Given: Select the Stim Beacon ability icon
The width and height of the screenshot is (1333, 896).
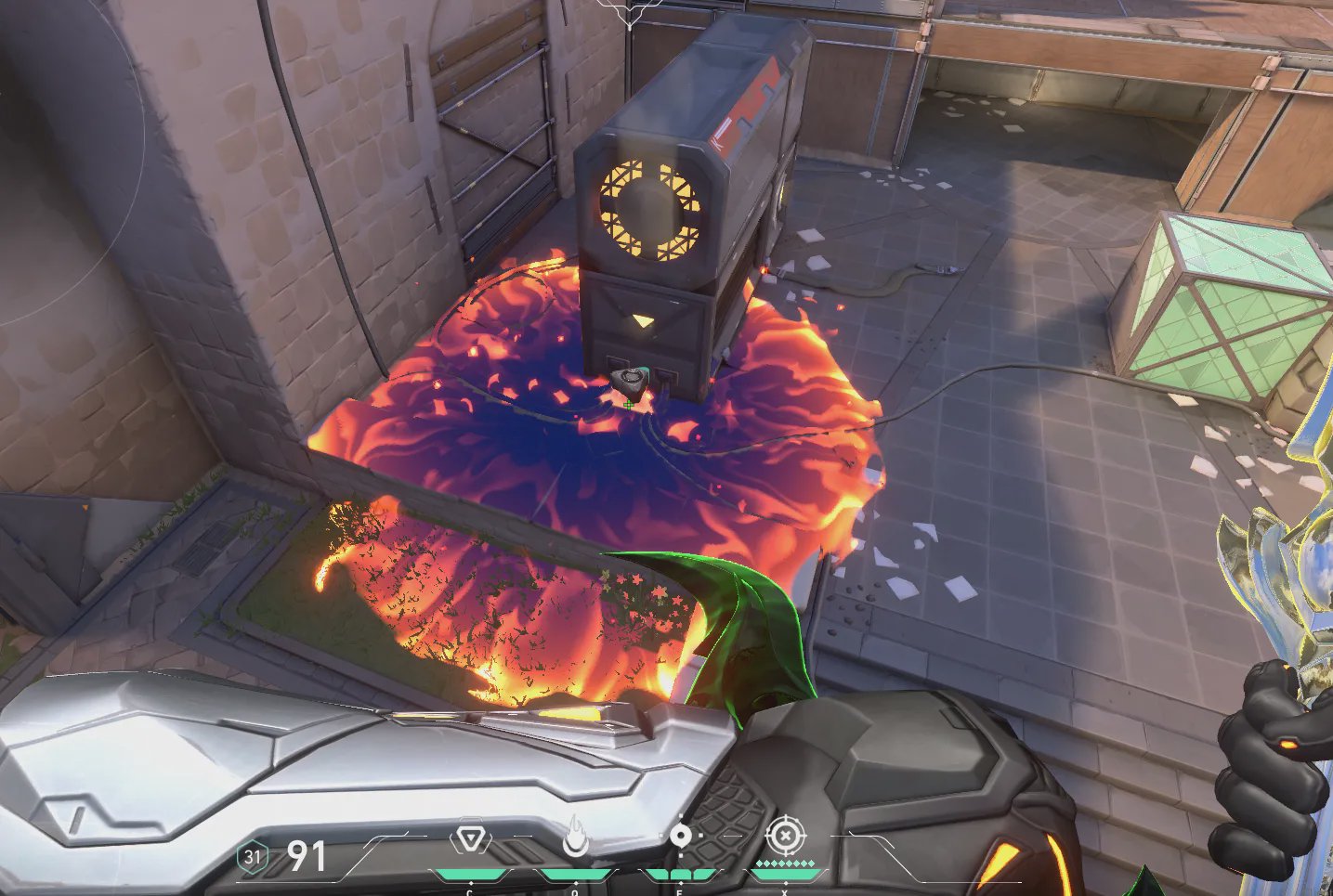Looking at the screenshot, I should click(470, 839).
